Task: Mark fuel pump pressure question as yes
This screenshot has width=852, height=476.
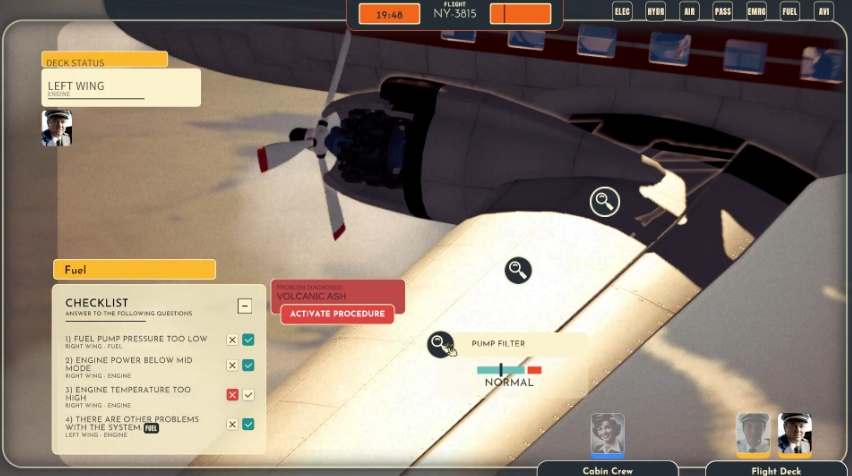Action: pos(248,340)
